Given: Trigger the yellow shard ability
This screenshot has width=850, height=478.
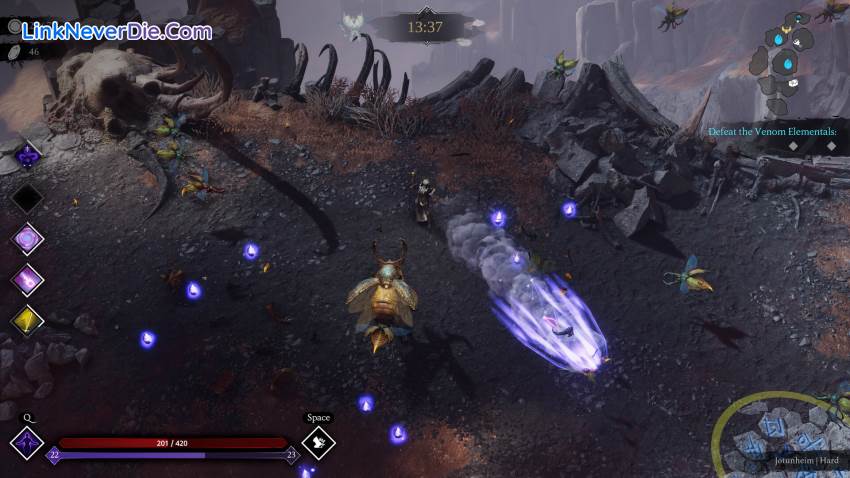Looking at the screenshot, I should click(27, 319).
